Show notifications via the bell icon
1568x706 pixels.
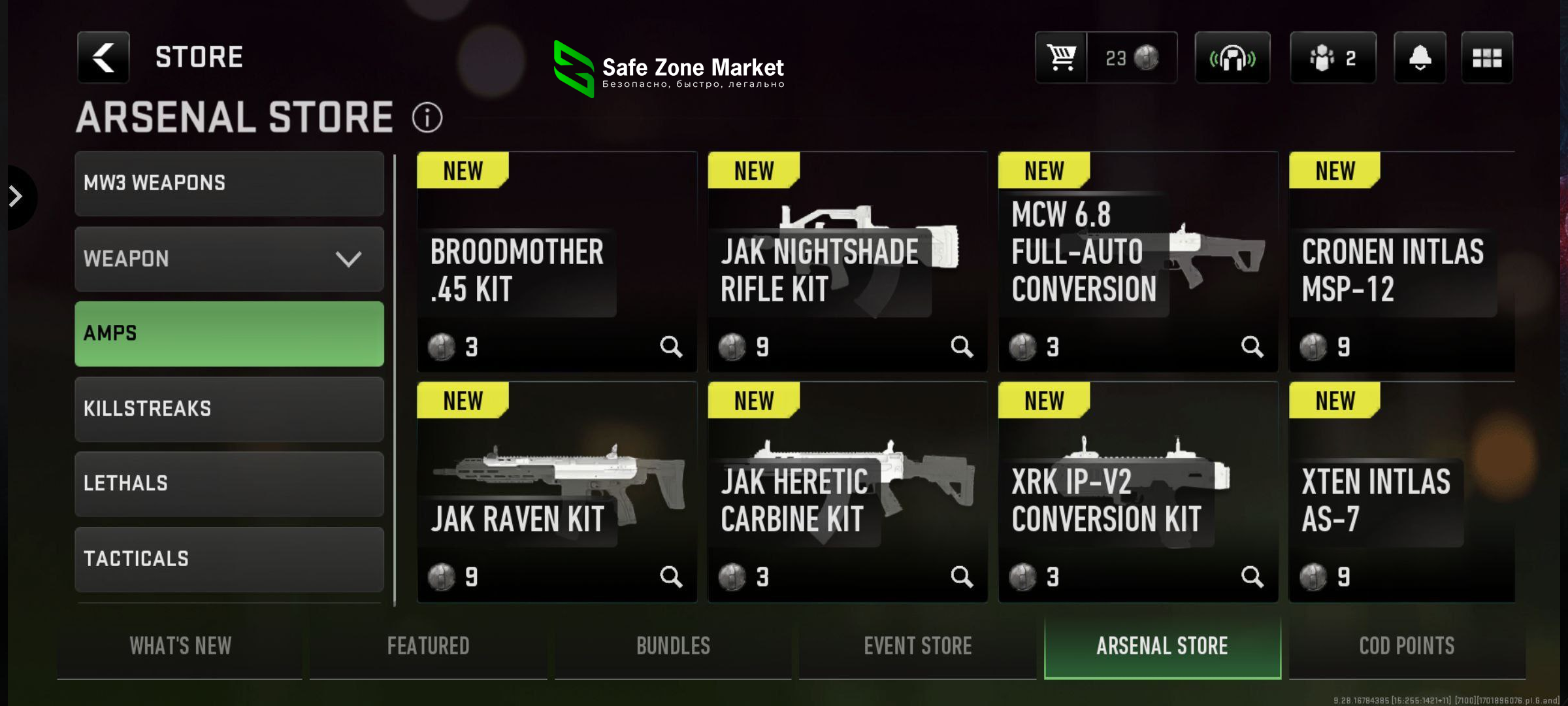tap(1420, 58)
